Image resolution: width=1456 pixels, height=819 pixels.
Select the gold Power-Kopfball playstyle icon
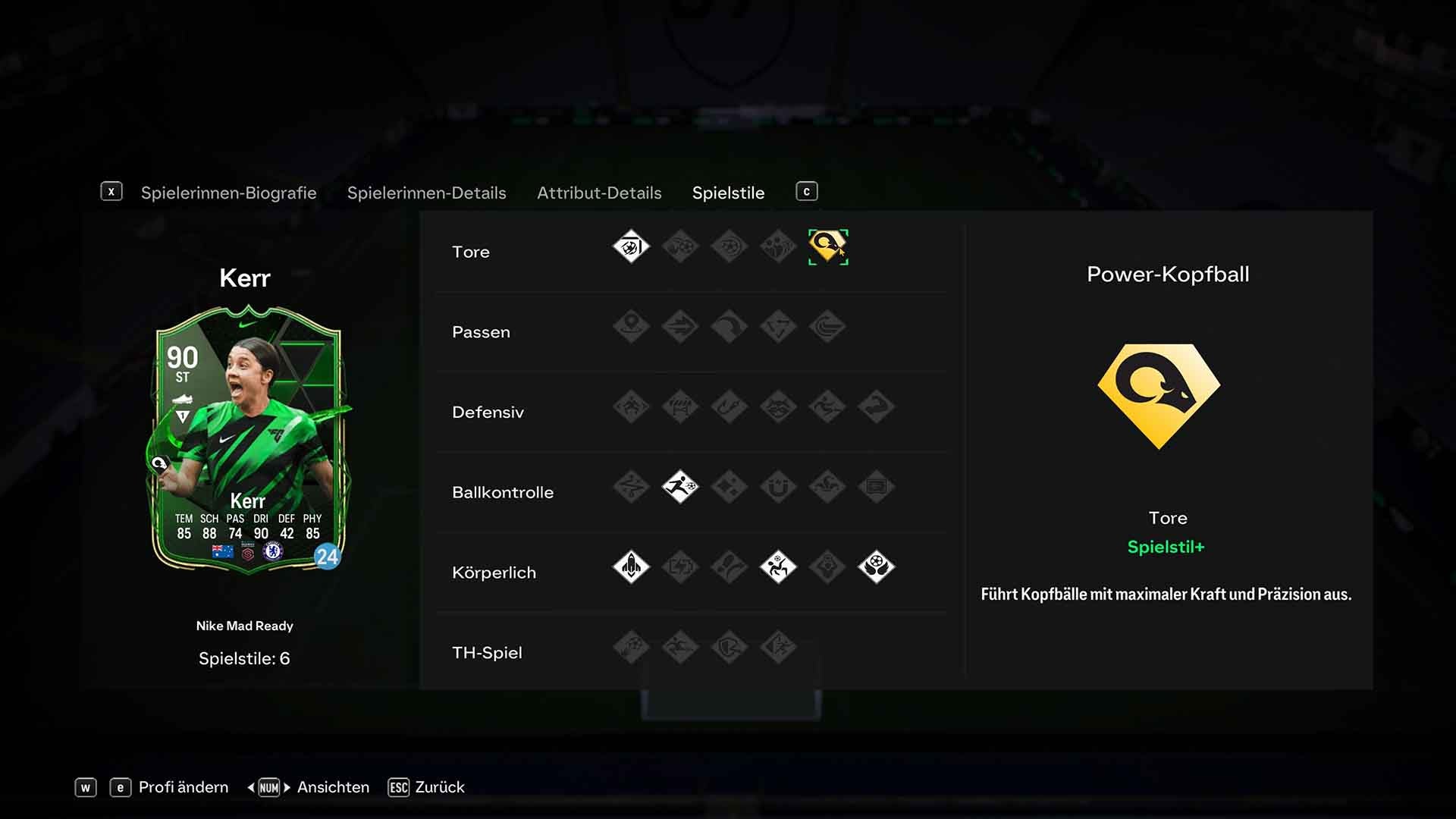click(827, 246)
